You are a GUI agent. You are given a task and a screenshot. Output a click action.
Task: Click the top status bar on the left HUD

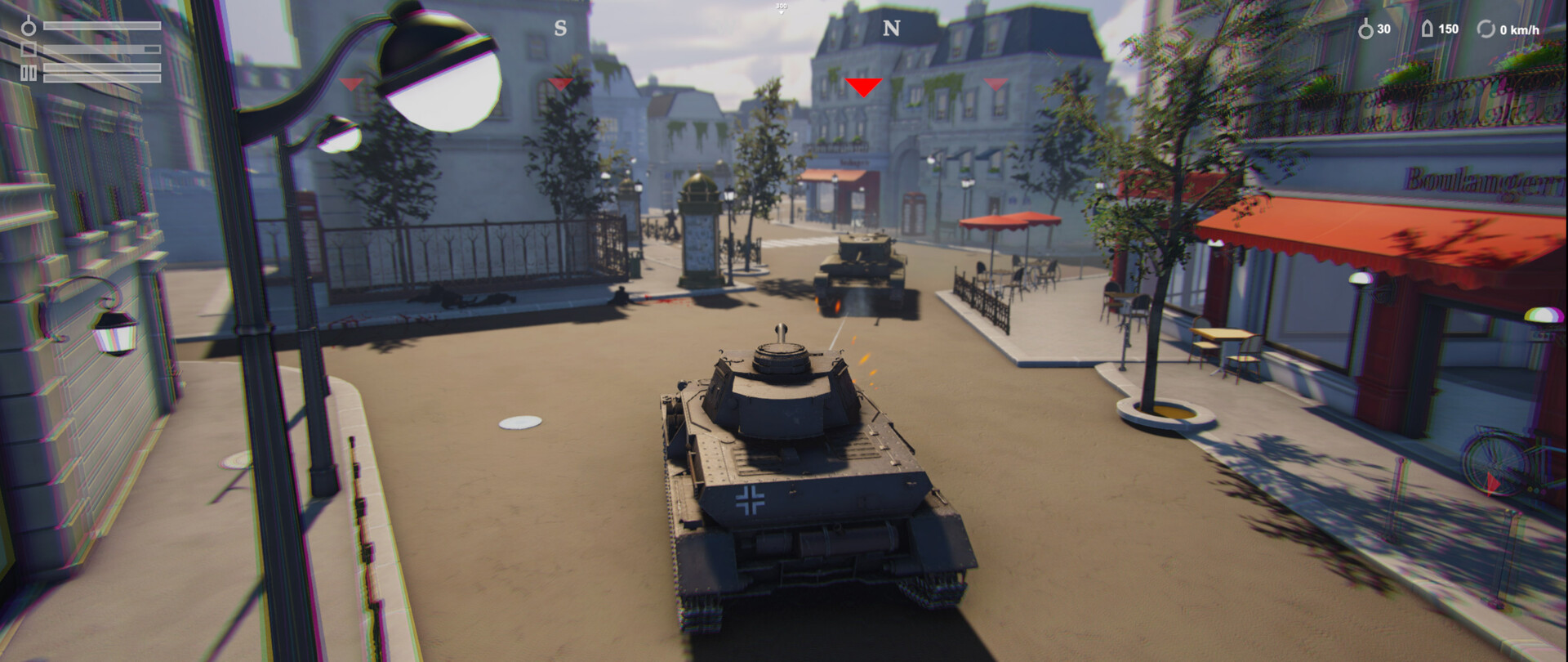click(102, 26)
